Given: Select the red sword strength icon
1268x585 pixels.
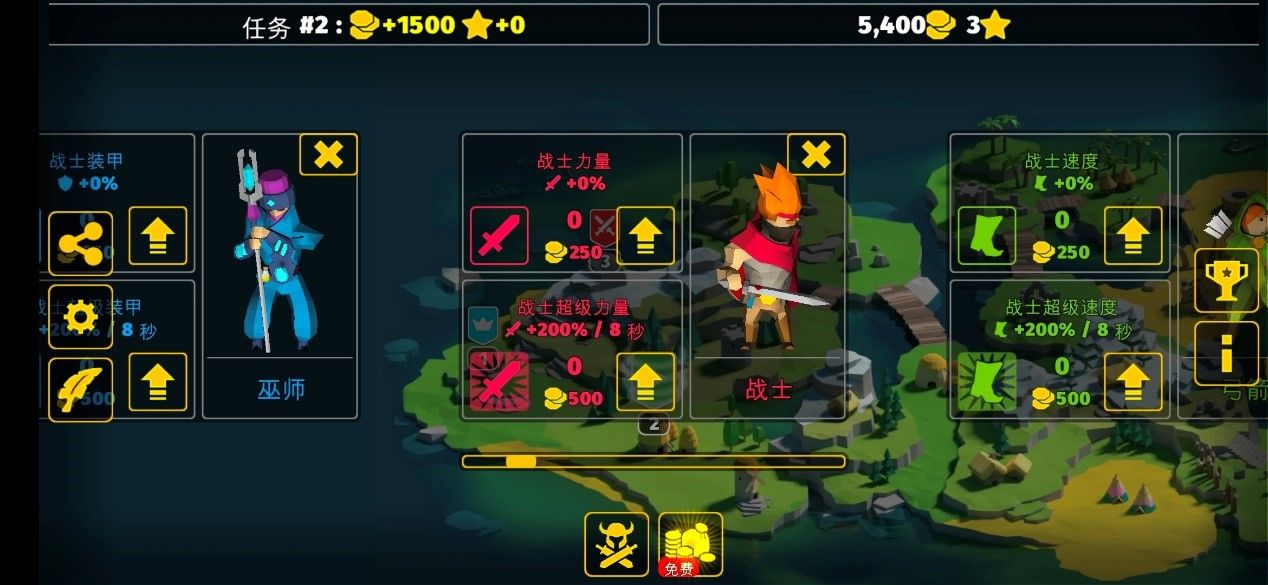Looking at the screenshot, I should pyautogui.click(x=499, y=236).
